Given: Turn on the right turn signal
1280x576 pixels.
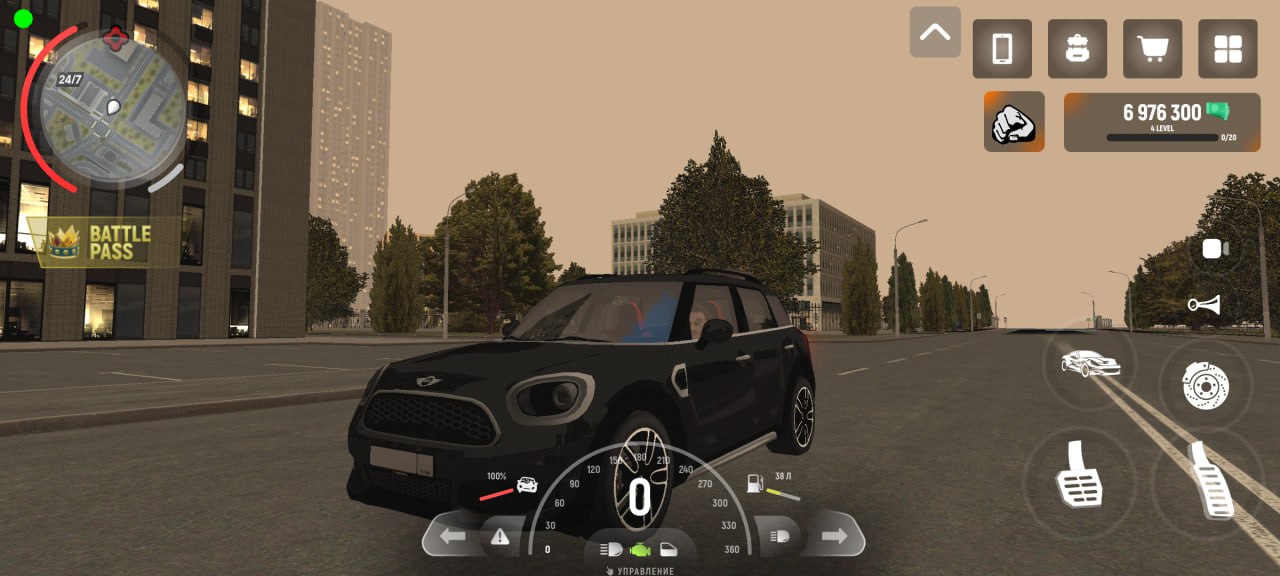Looking at the screenshot, I should click(834, 537).
